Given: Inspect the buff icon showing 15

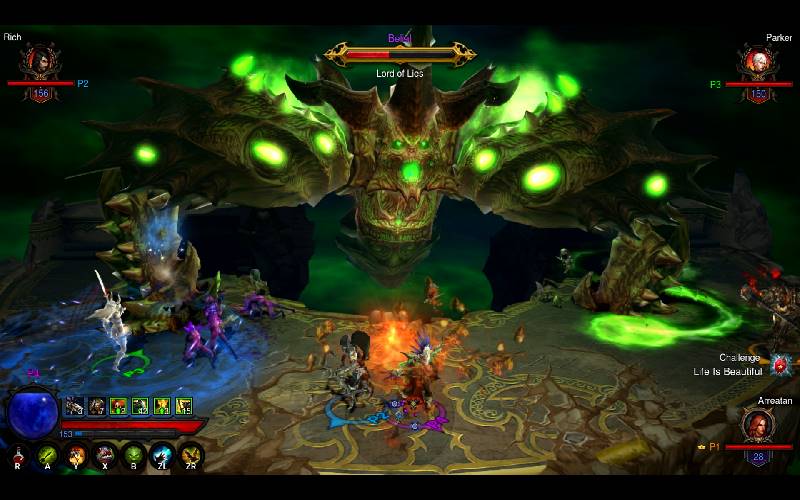Looking at the screenshot, I should click(x=184, y=406).
